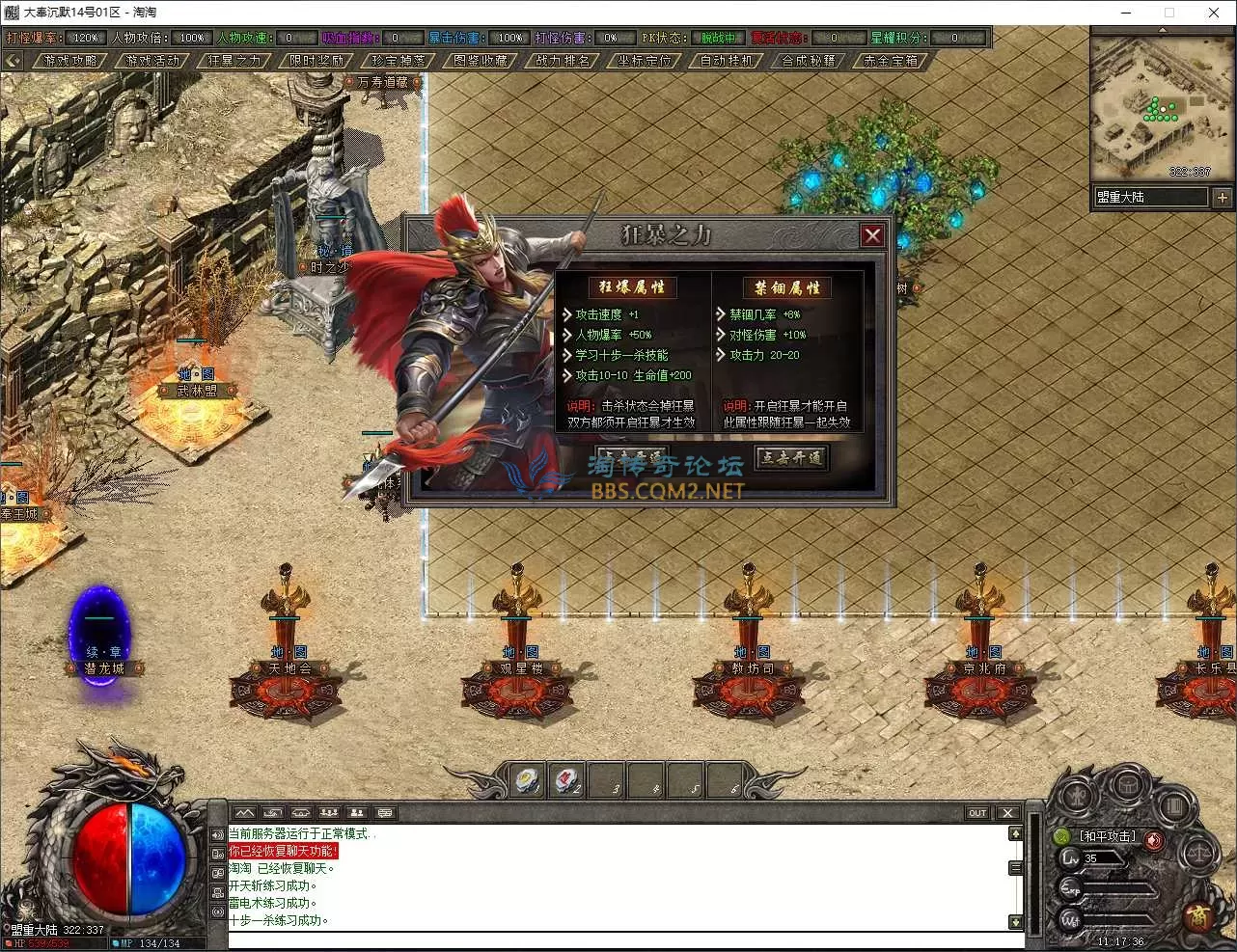Viewport: 1237px width, 952px height.
Task: Click 点击开通 under 禁锢属性
Action: point(791,457)
